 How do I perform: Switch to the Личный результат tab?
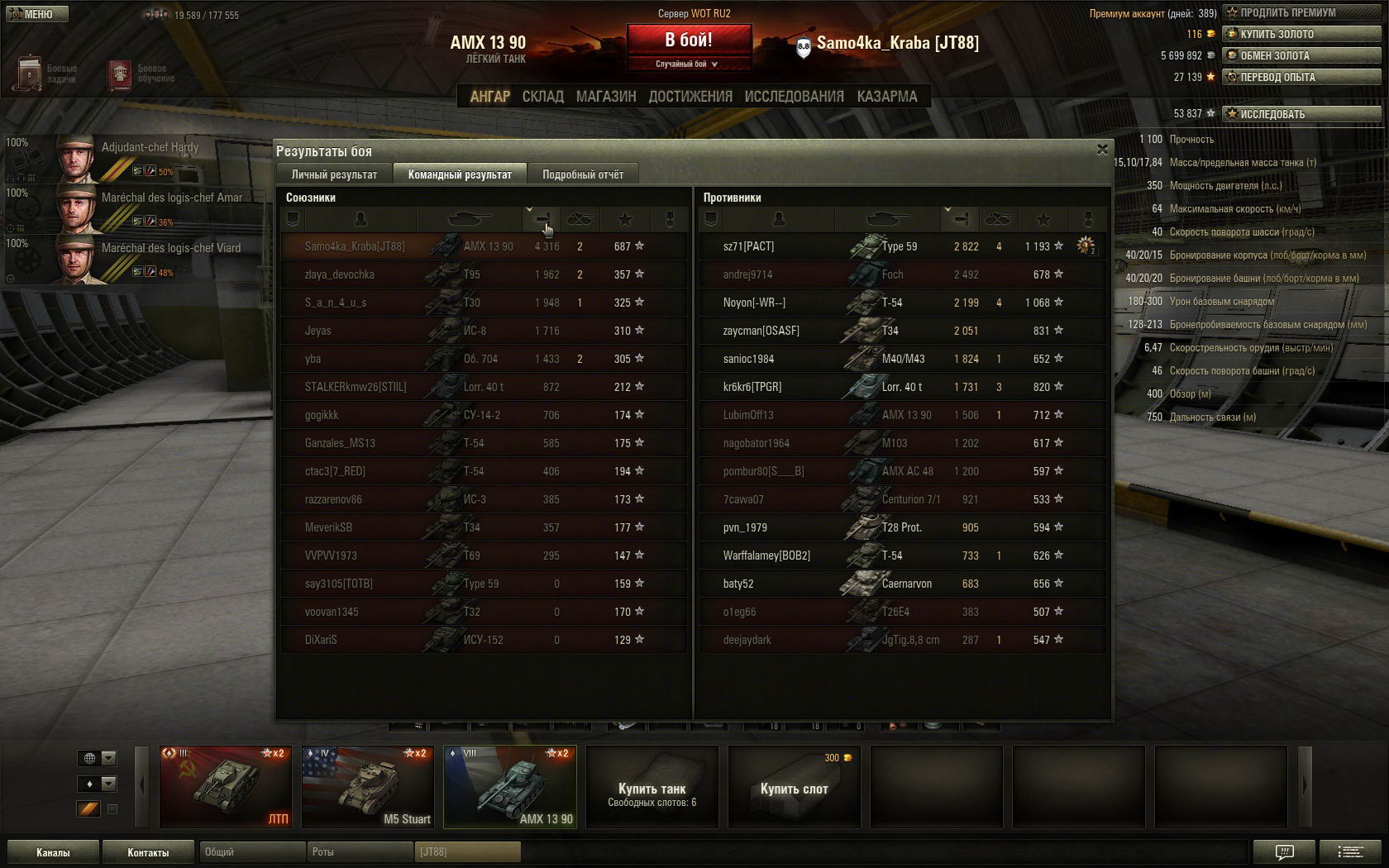[x=334, y=174]
